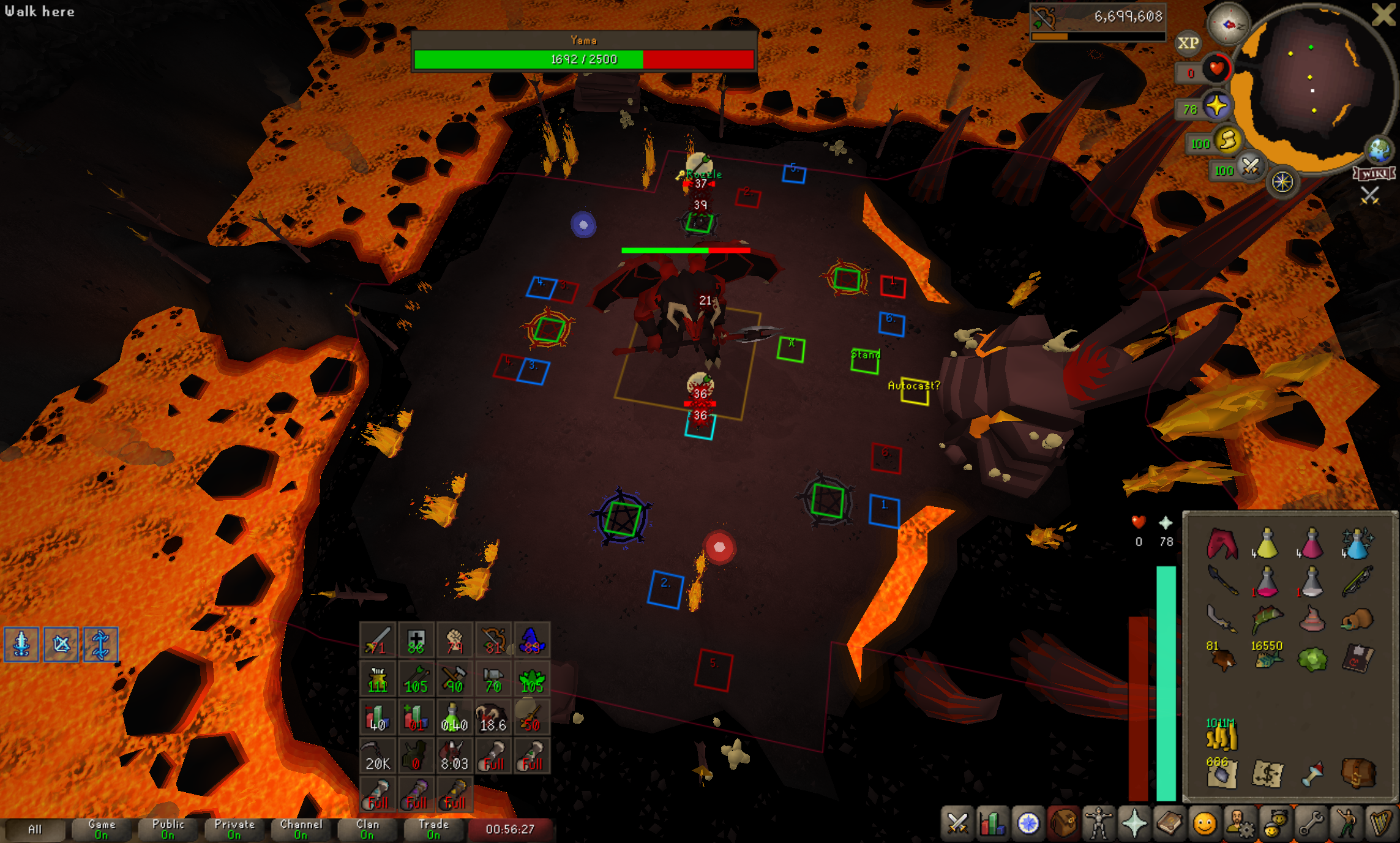Toggle run with the boot energy orb
1400x843 pixels.
pyautogui.click(x=1227, y=141)
